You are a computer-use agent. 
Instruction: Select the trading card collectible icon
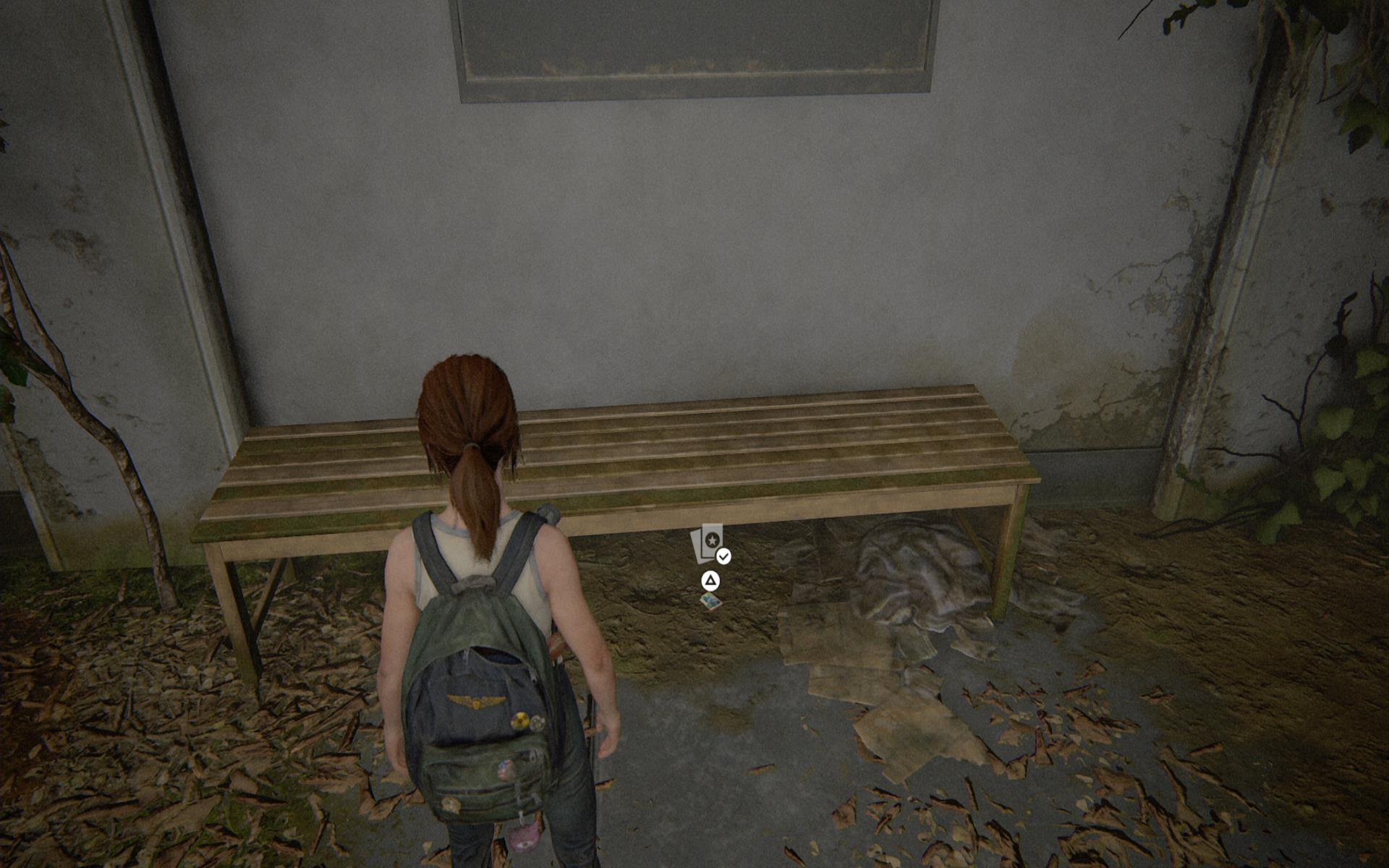[708, 544]
